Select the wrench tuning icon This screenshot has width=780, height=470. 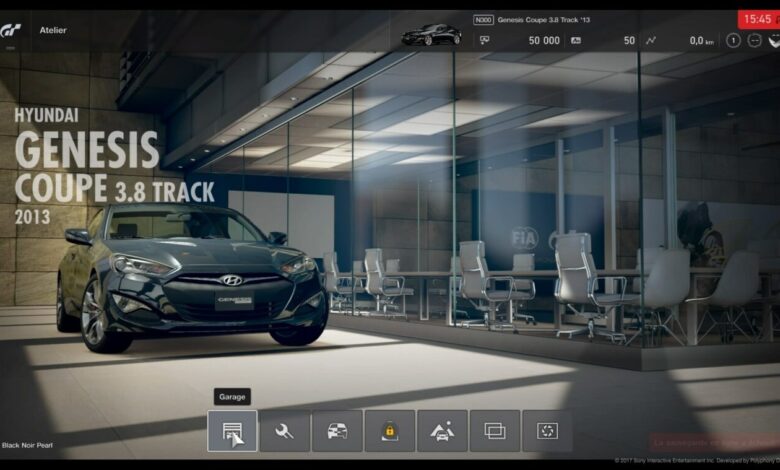click(285, 431)
